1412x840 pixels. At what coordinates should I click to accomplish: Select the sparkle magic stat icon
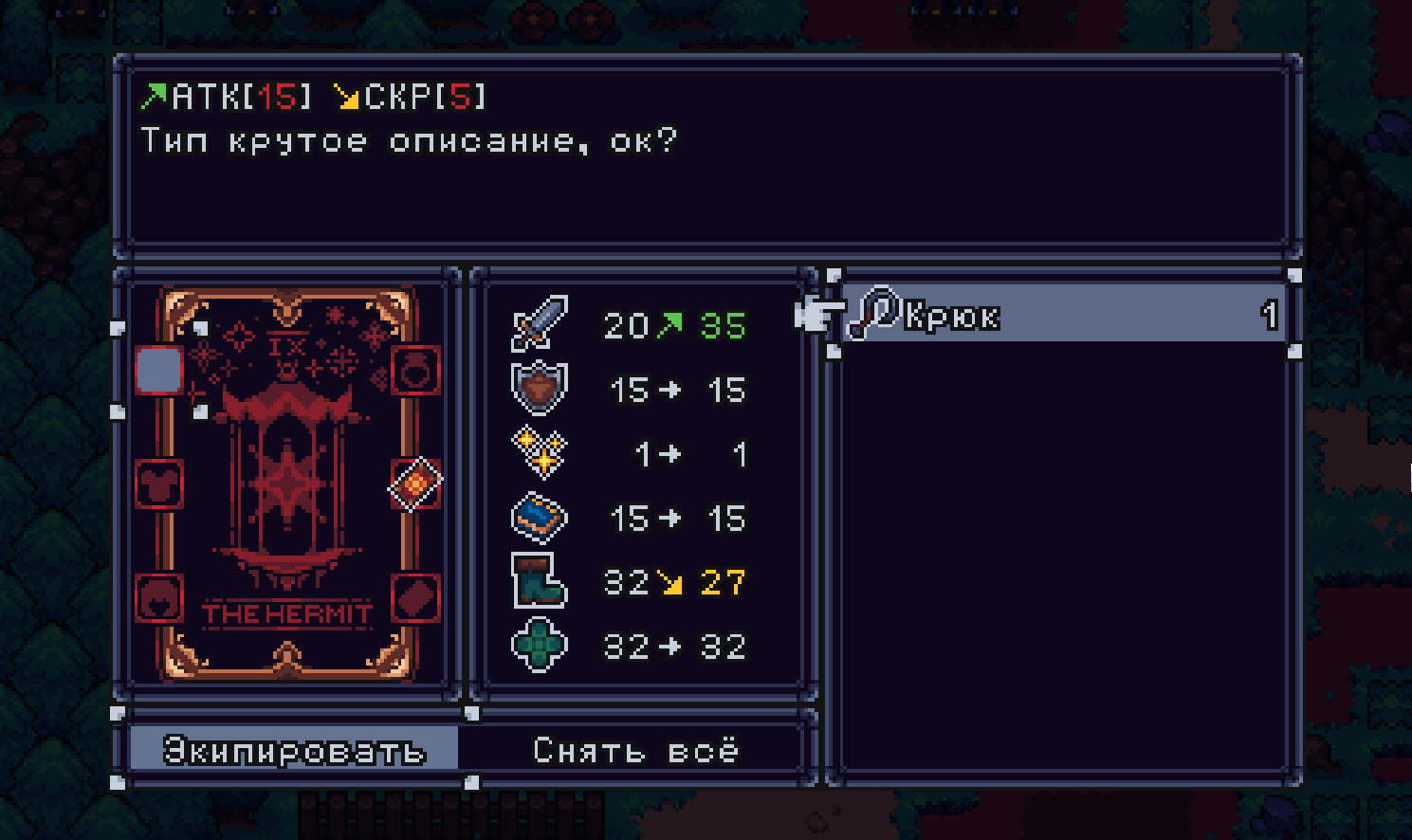pos(540,453)
